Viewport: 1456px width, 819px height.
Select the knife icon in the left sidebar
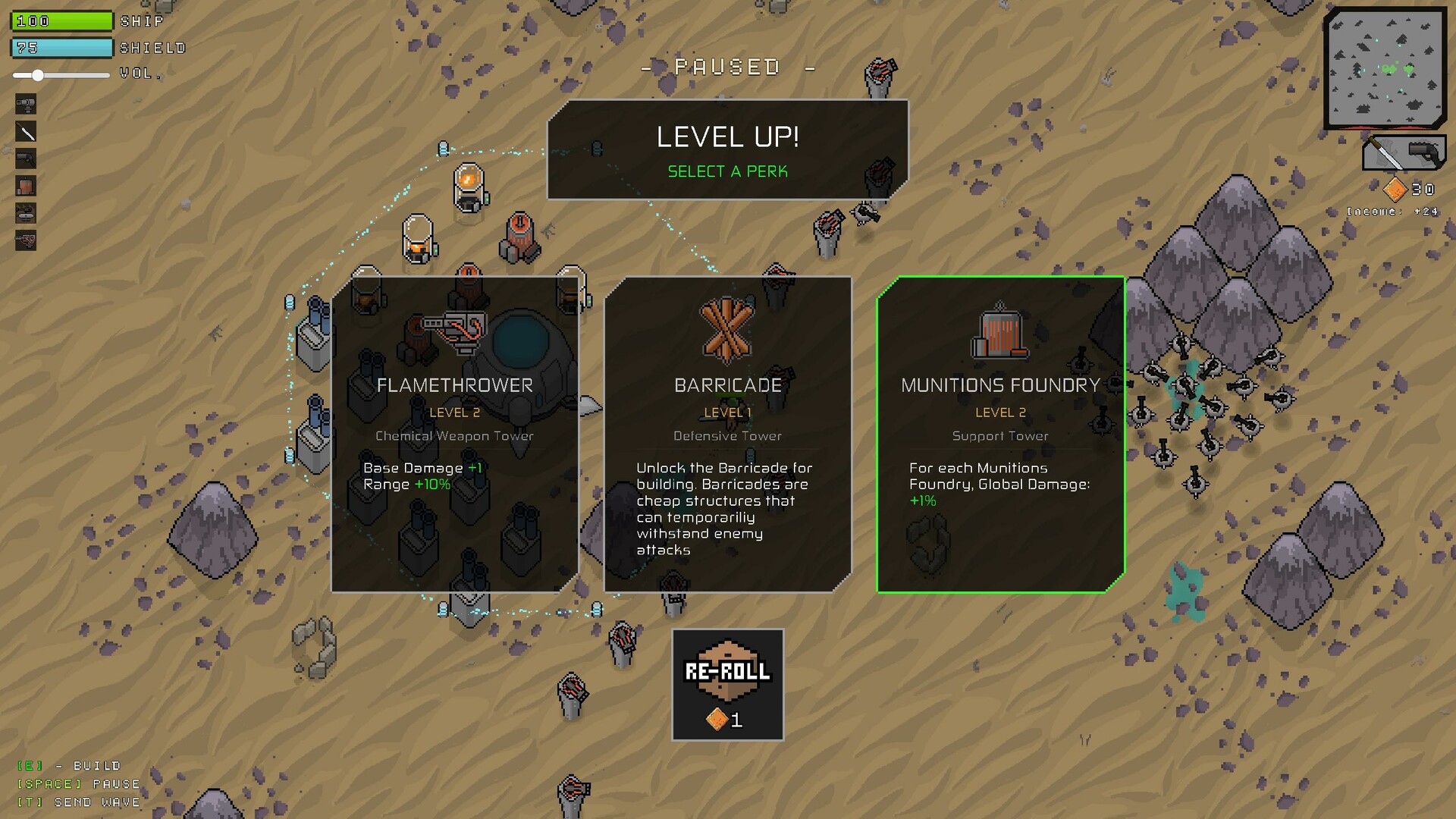25,132
